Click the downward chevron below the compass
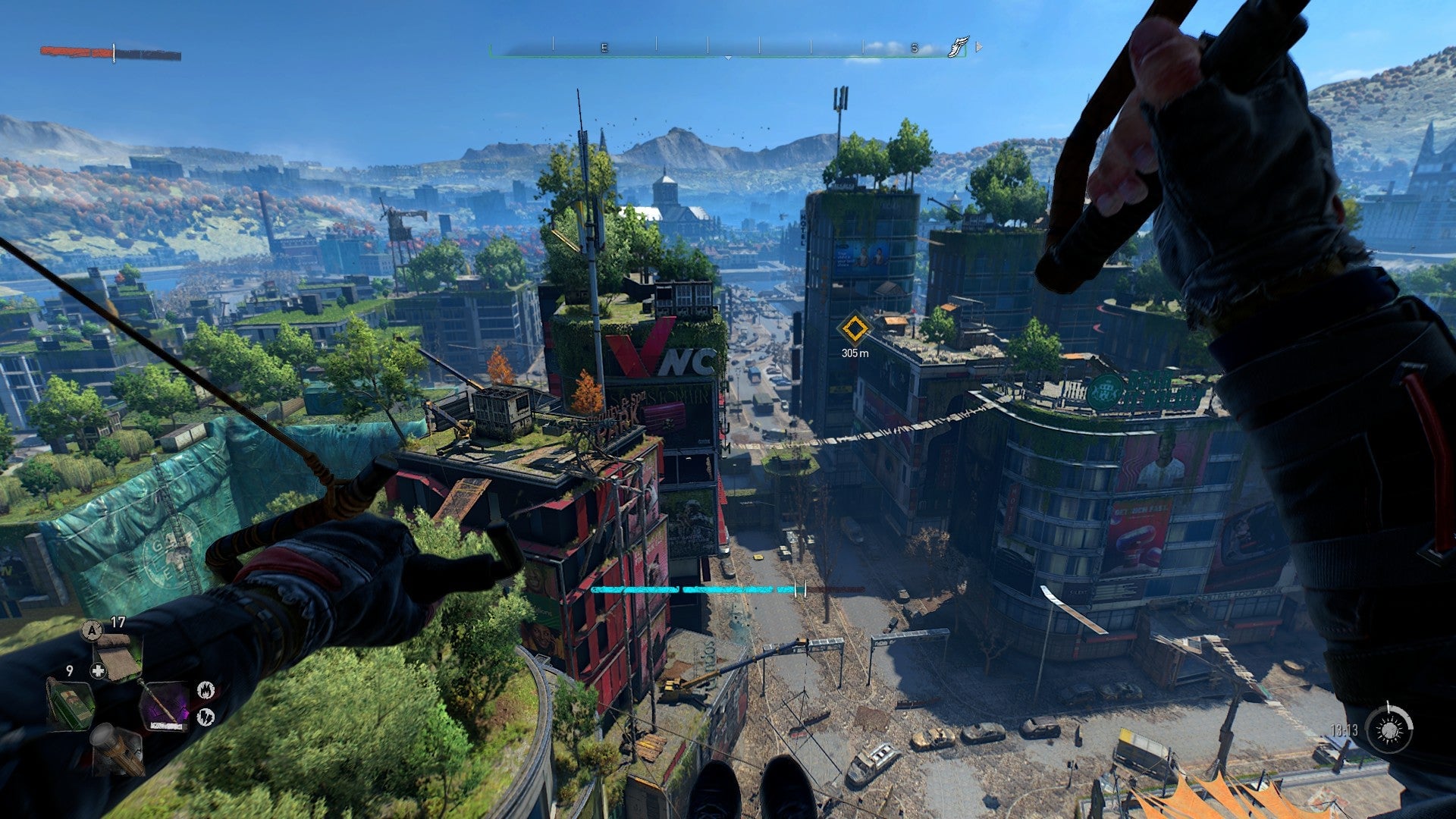 point(729,57)
